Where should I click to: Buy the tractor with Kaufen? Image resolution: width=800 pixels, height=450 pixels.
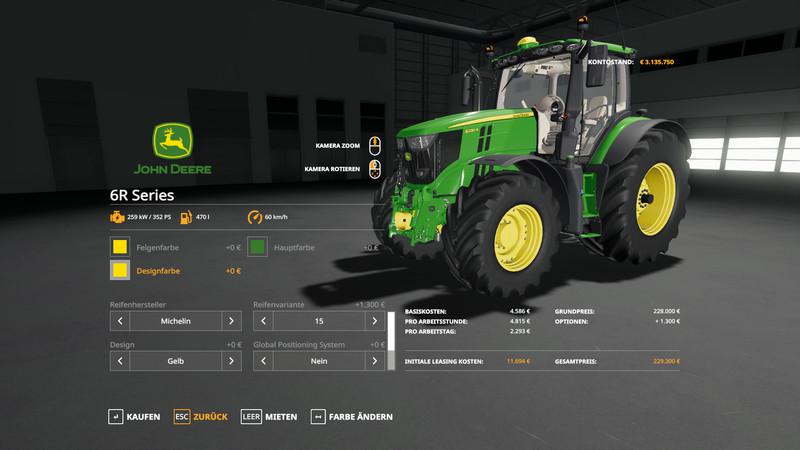click(134, 416)
